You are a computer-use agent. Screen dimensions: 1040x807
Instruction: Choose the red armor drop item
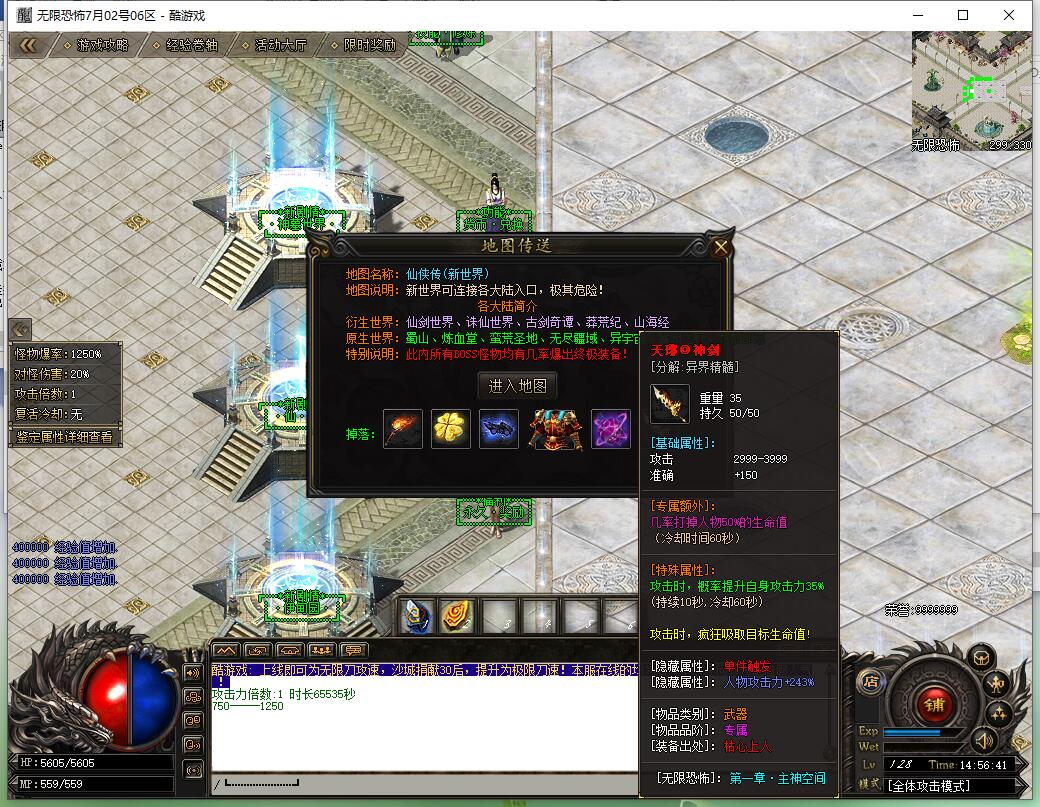point(556,429)
